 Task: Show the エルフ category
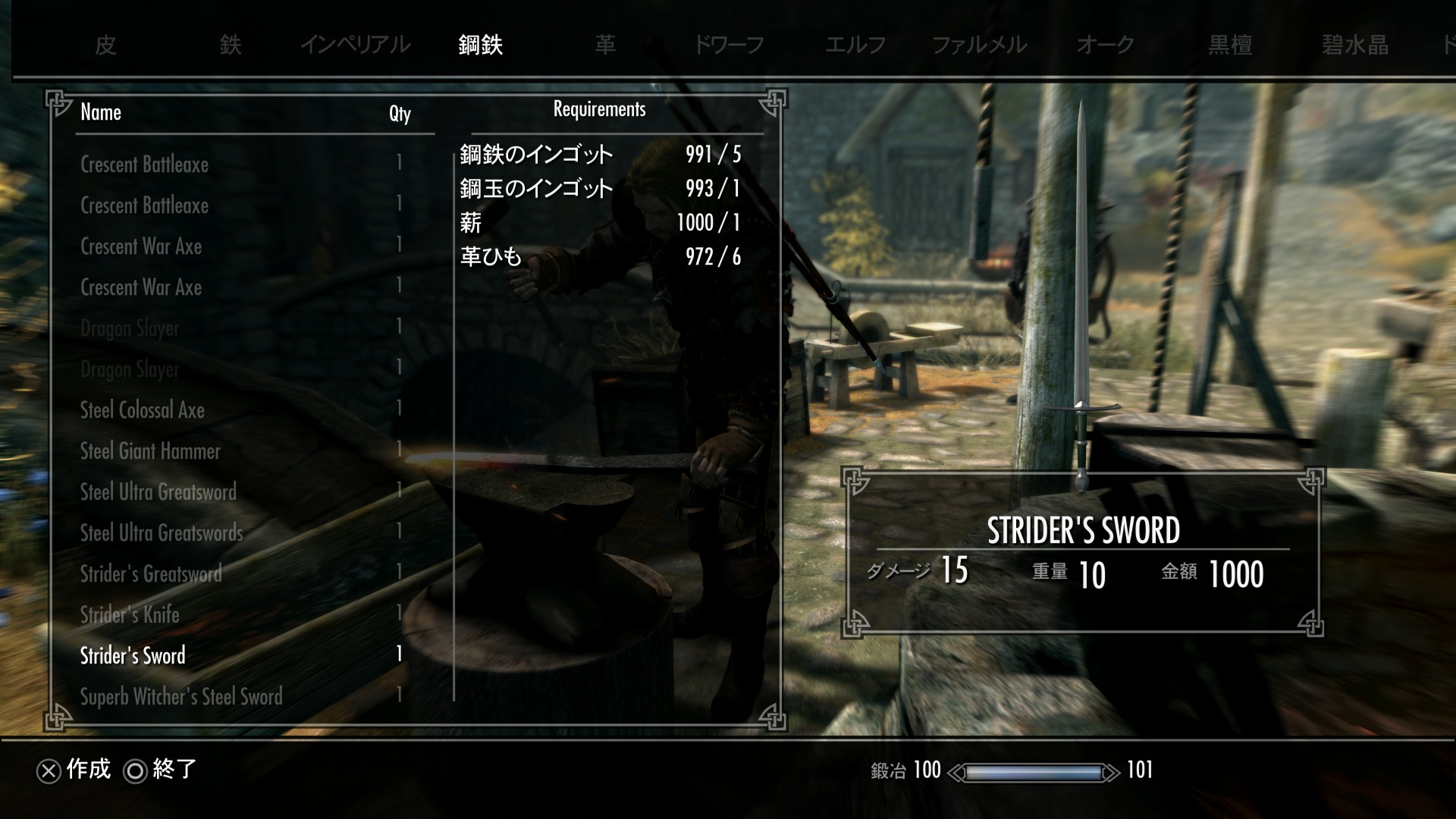point(855,45)
